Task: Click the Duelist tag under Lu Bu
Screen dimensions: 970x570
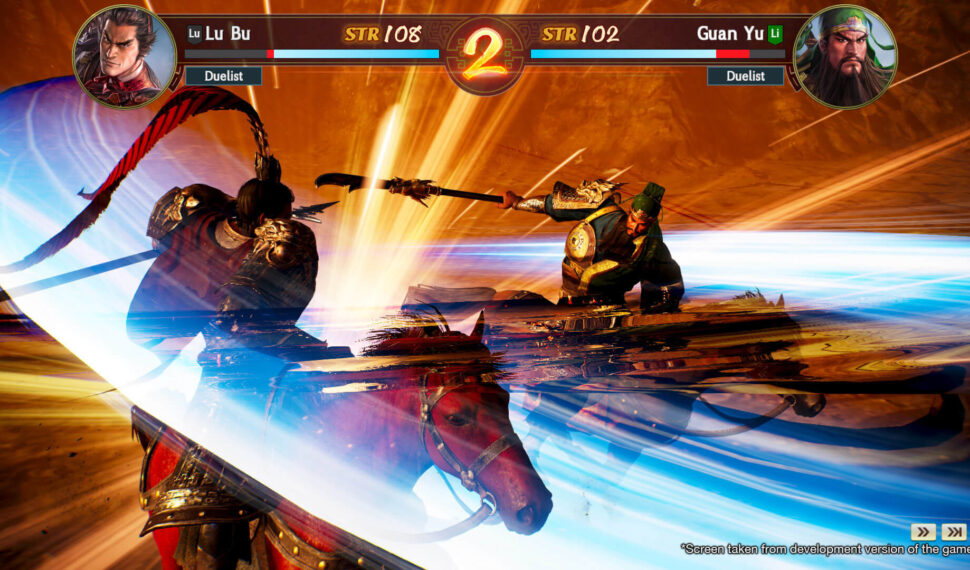Action: click(223, 76)
